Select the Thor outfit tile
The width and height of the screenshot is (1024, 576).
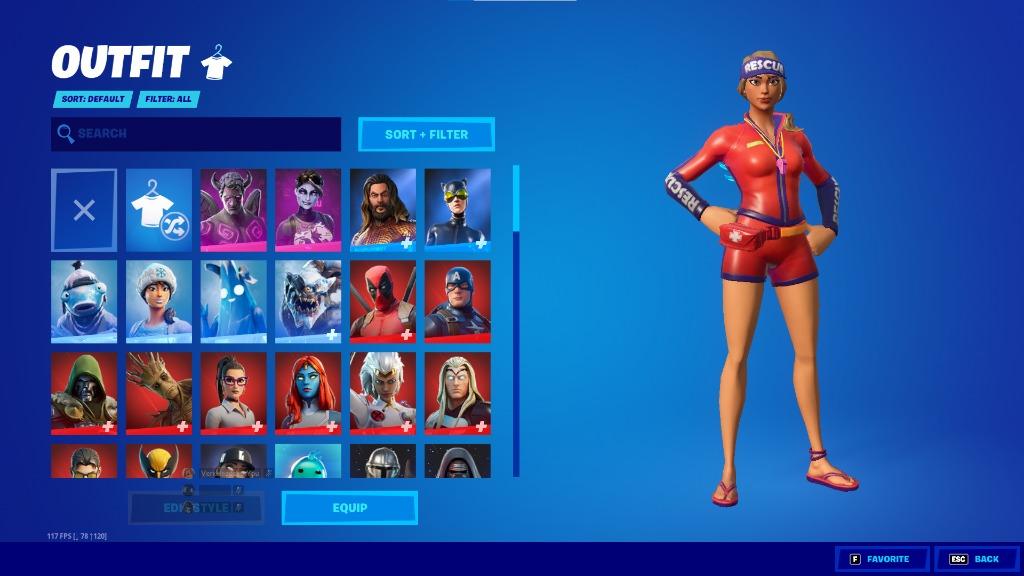(457, 392)
